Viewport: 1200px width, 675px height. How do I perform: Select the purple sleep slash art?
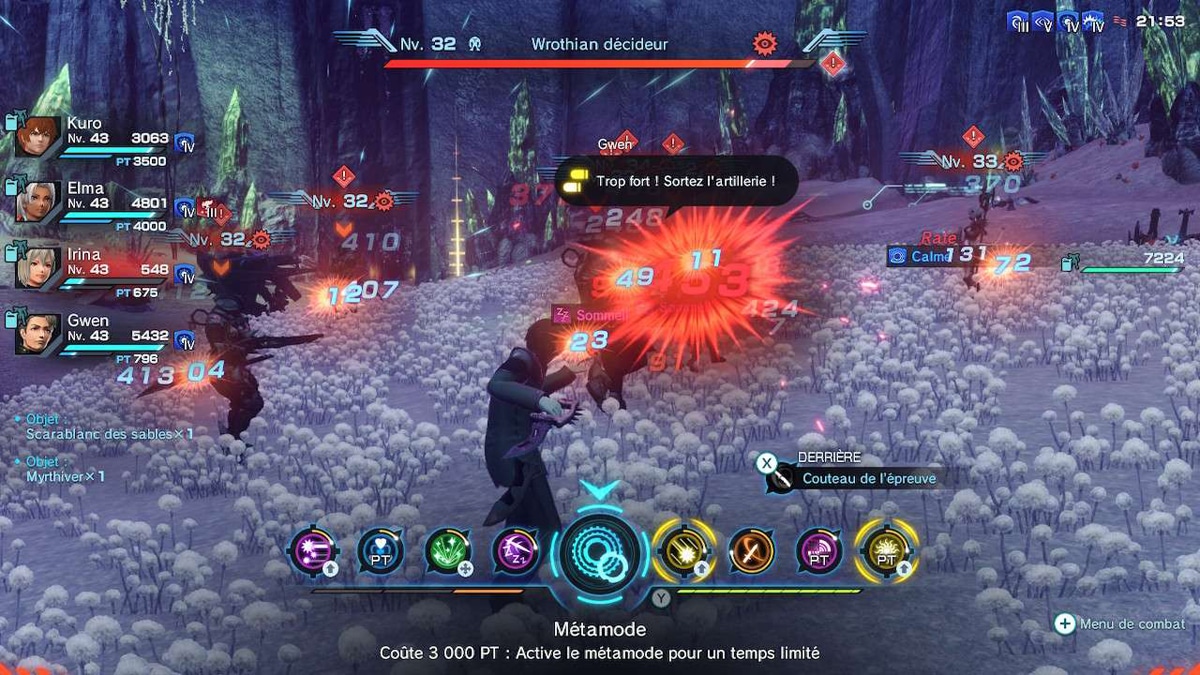516,551
